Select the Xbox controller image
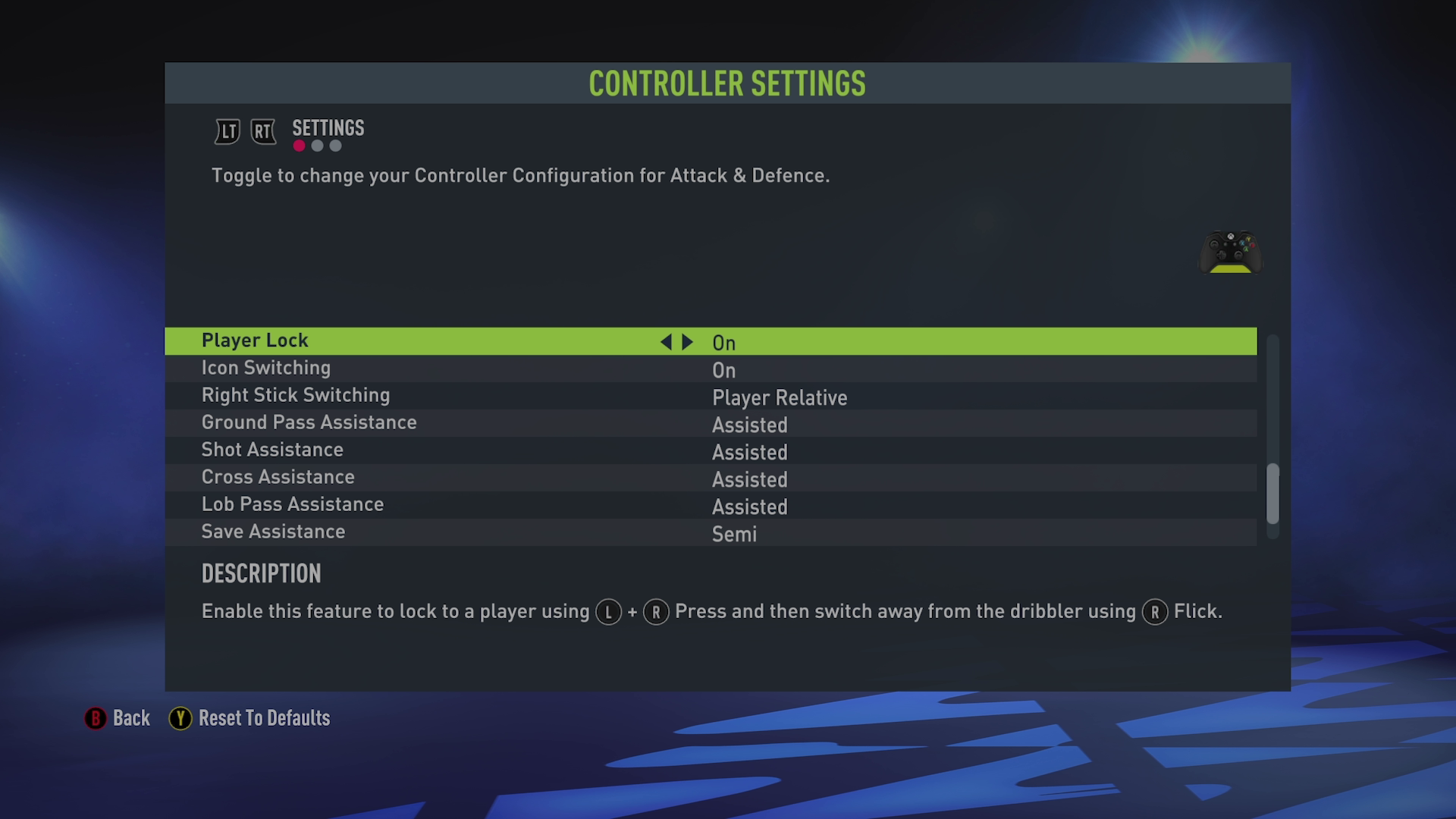The height and width of the screenshot is (819, 1456). pyautogui.click(x=1230, y=253)
